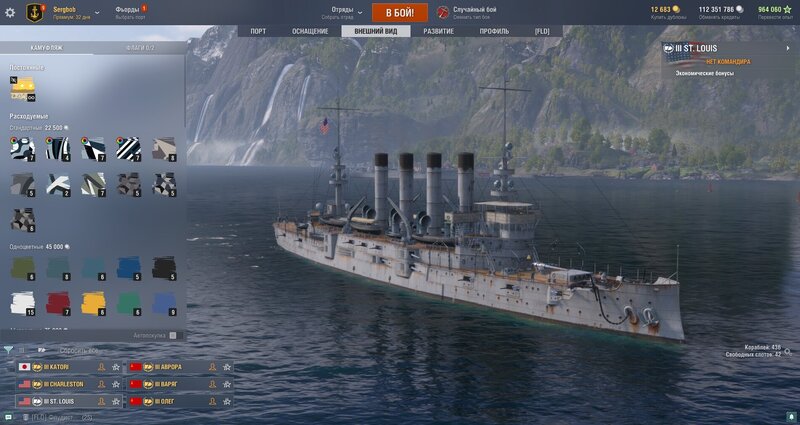Go to the Профиль tab
Image resolution: width=800 pixels, height=425 pixels.
tap(493, 31)
